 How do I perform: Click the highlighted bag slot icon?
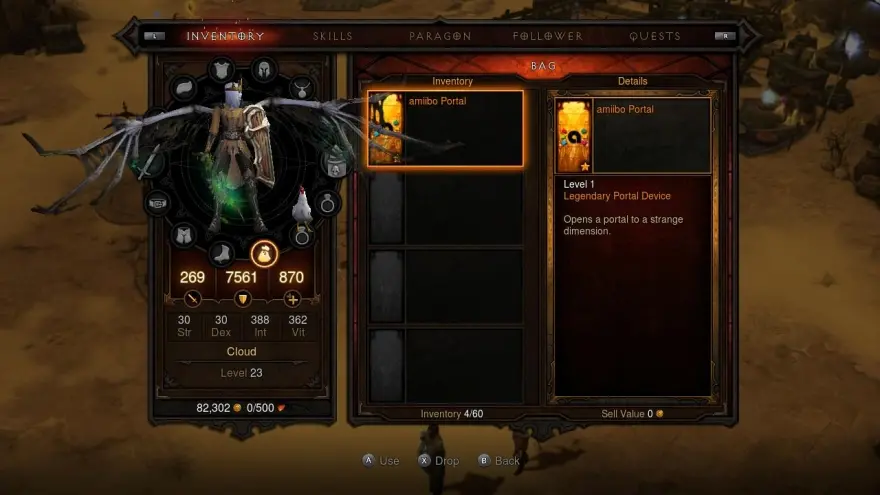264,254
